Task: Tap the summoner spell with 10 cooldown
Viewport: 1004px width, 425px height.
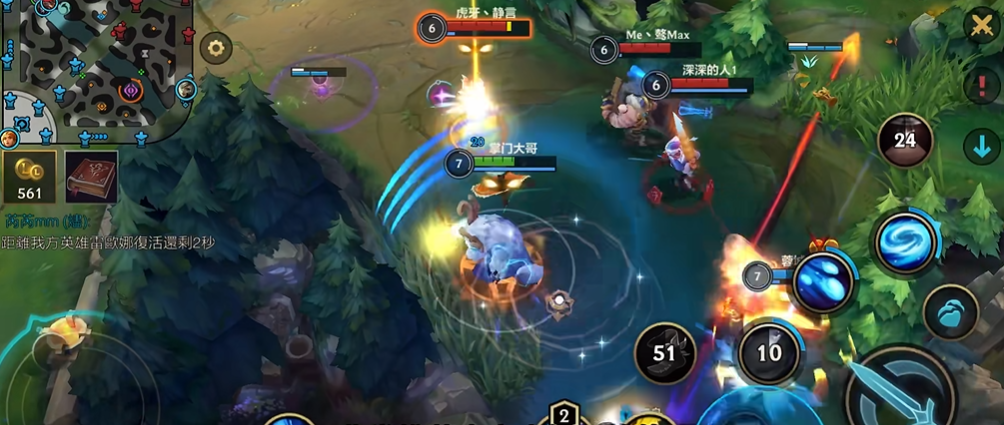Action: click(x=768, y=352)
